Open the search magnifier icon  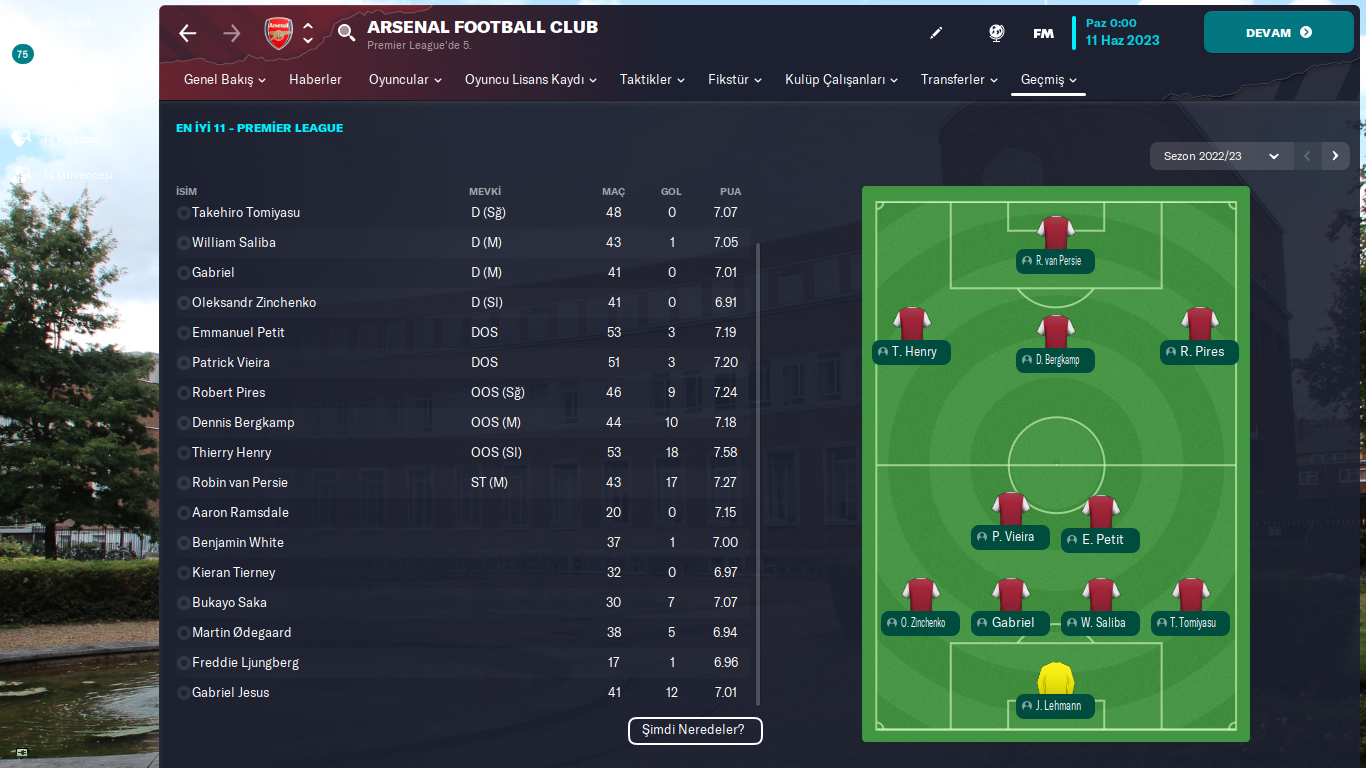click(x=346, y=33)
